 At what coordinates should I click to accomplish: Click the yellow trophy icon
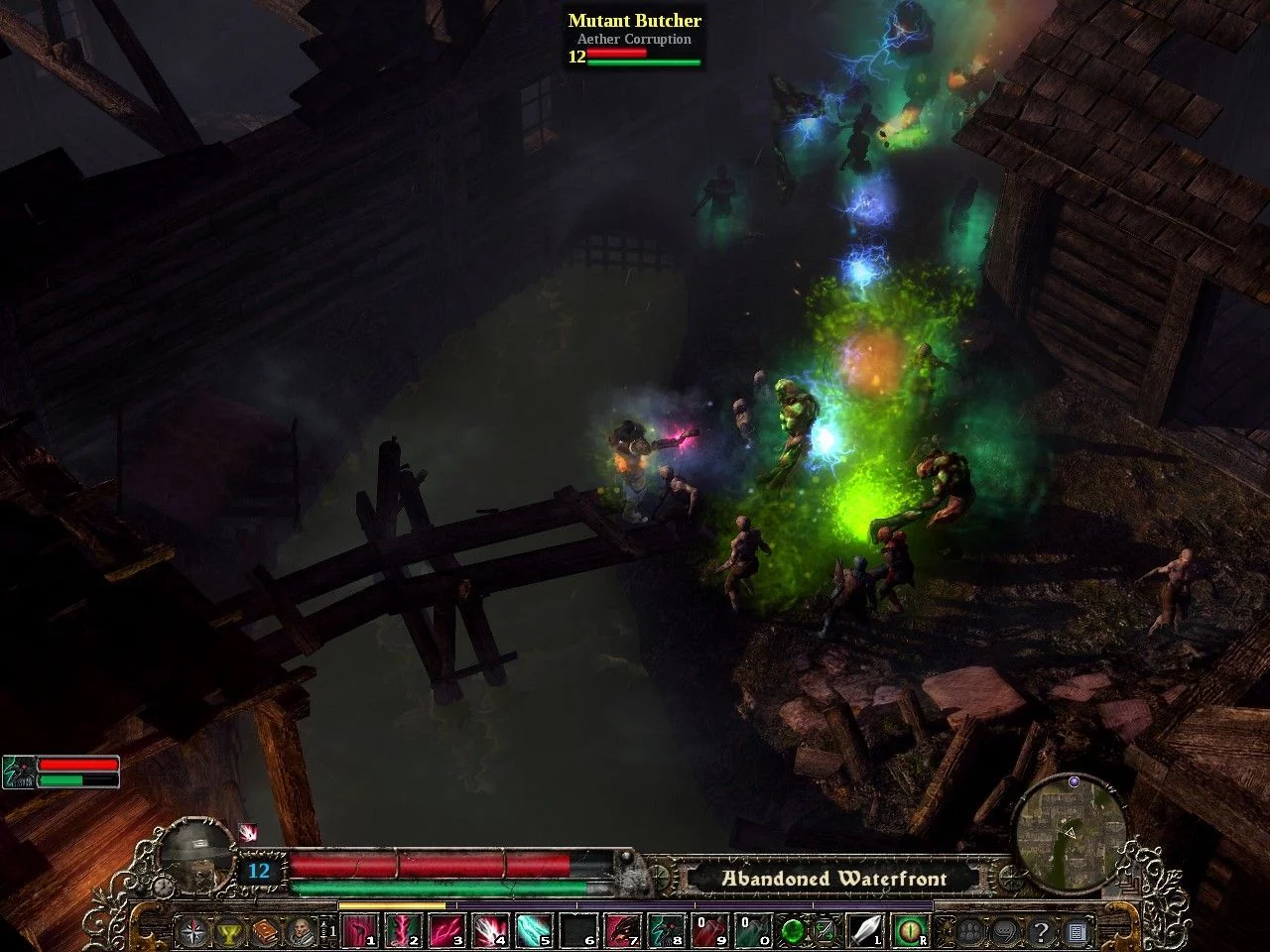[229, 932]
